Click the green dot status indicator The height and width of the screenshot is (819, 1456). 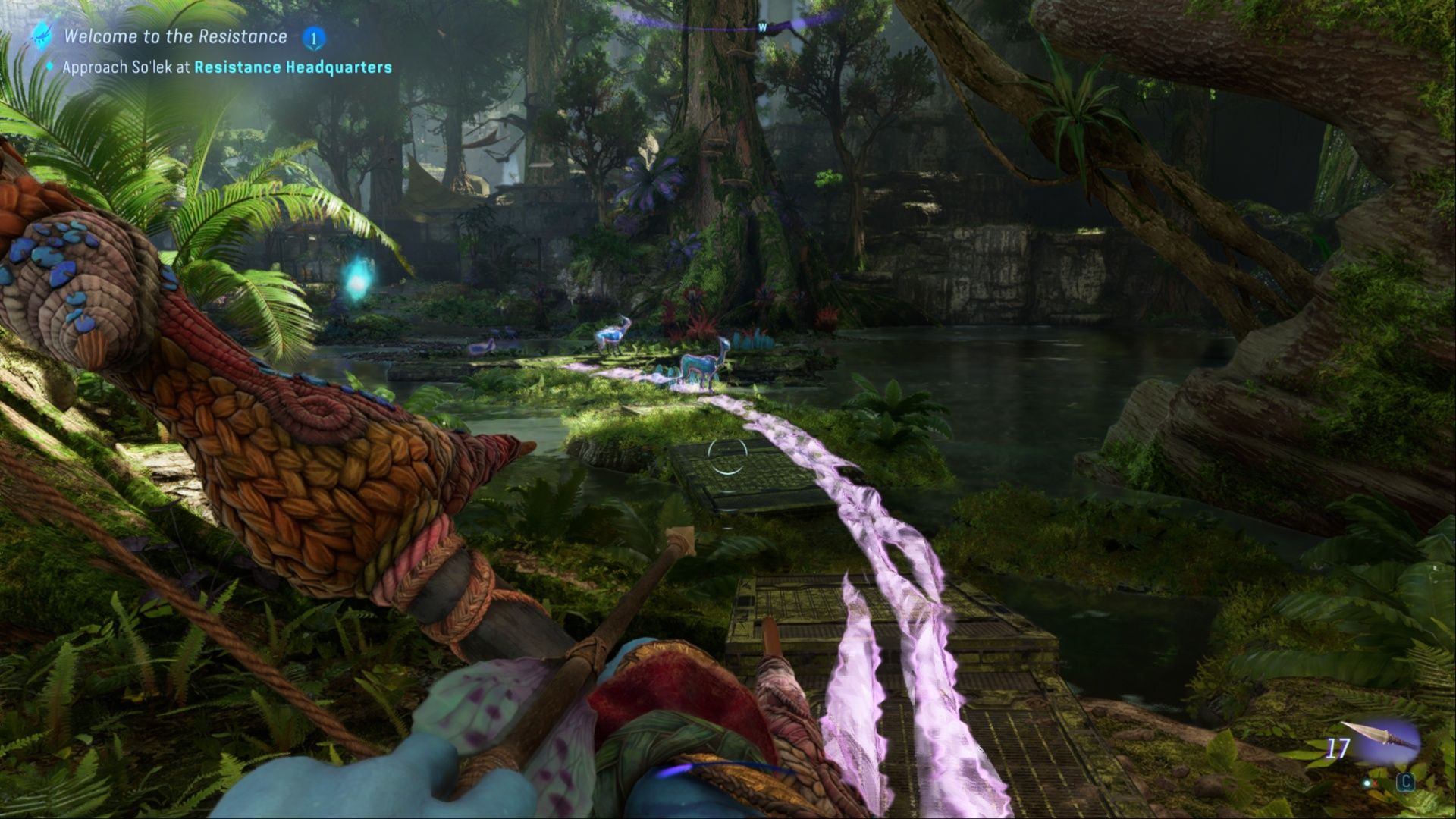1367,783
